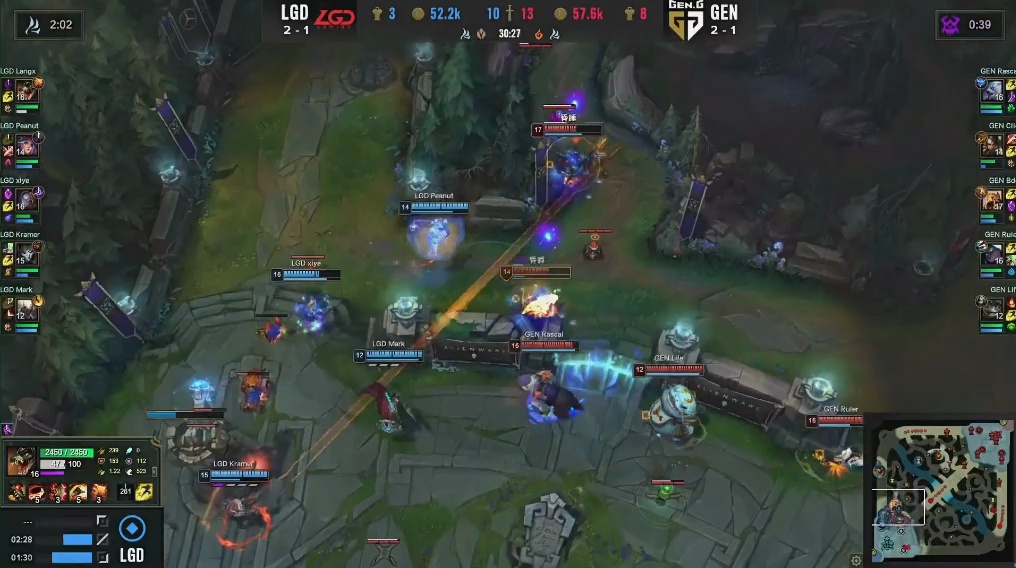Click the selected champion's large portrait
Viewport: 1016px width, 568px height.
[x=21, y=461]
